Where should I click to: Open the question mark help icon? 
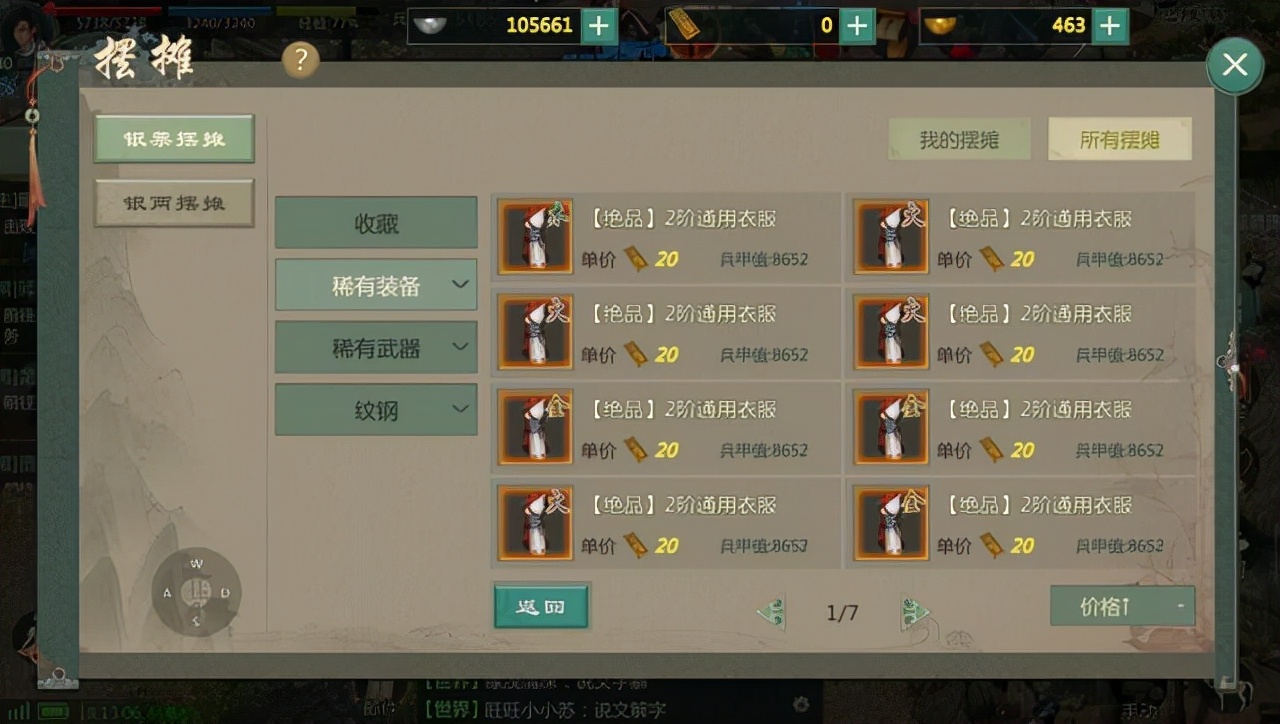[299, 60]
